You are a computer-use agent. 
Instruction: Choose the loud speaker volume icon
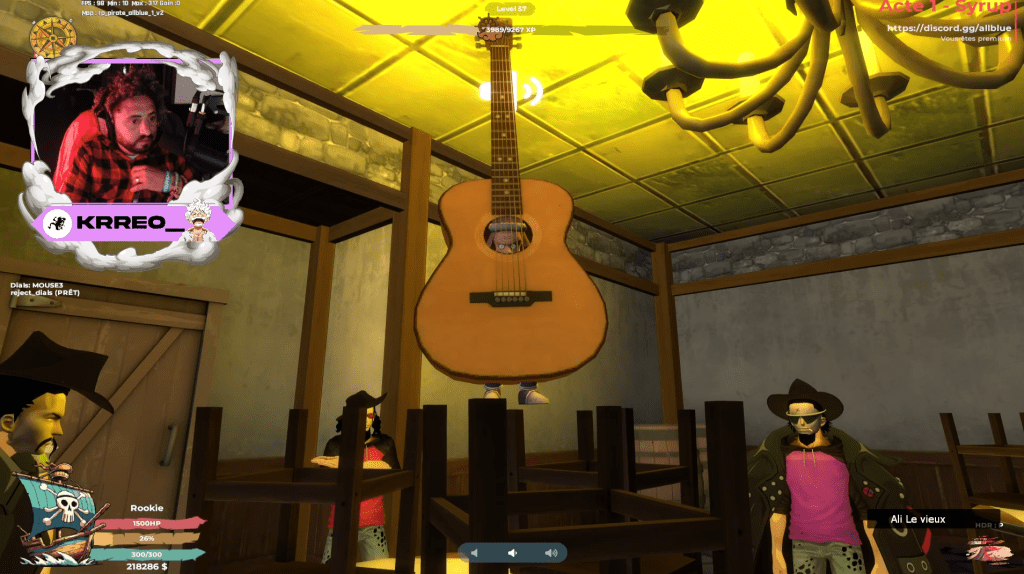[x=550, y=552]
